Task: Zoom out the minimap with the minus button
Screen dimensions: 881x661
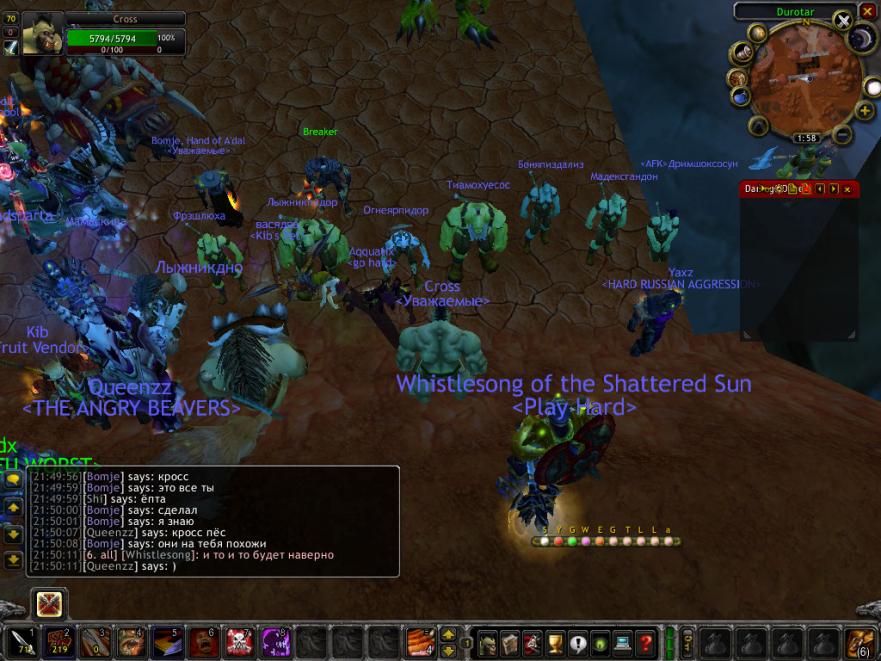Action: click(x=841, y=135)
